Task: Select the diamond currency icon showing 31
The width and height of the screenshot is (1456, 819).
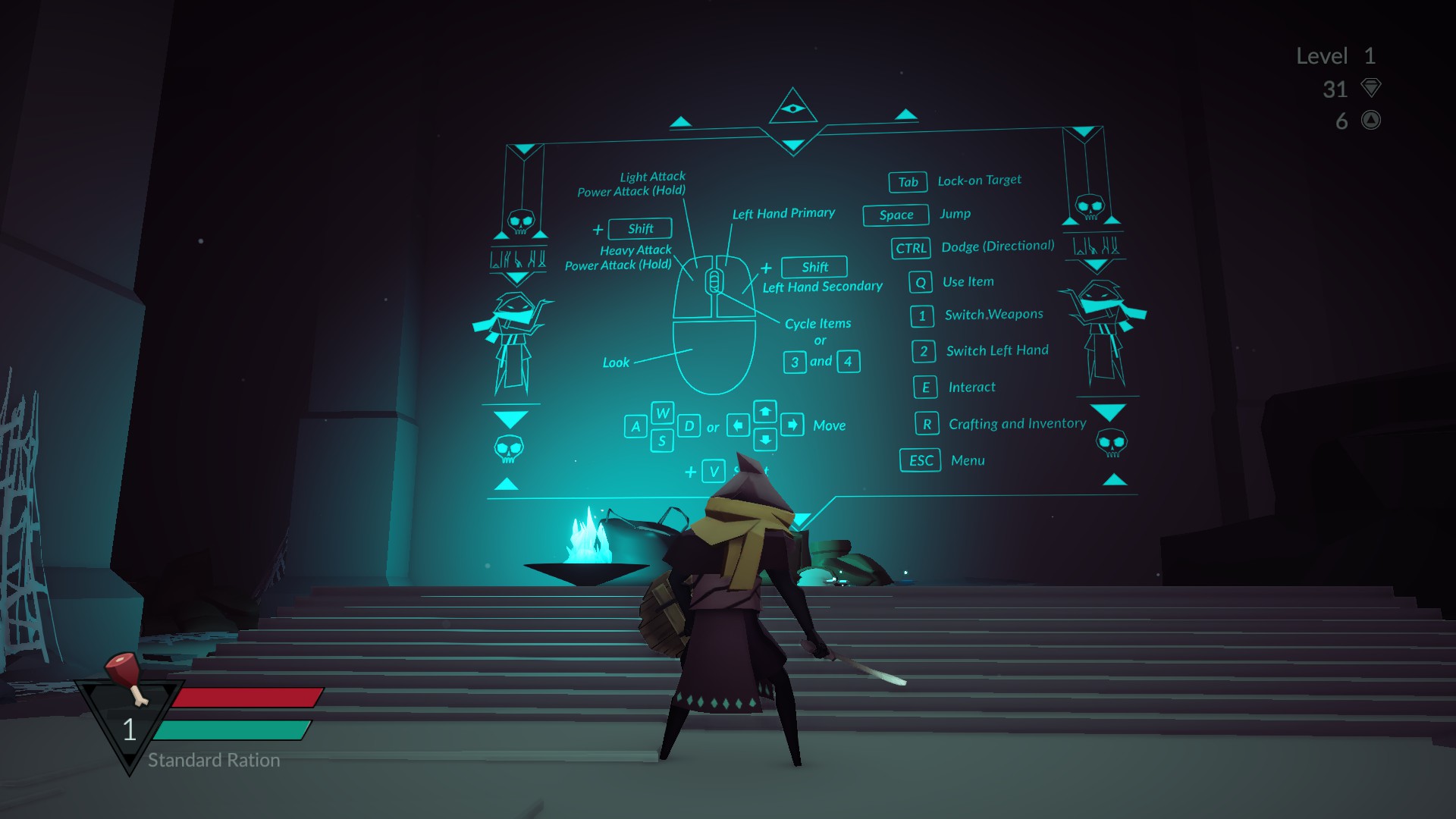Action: [1371, 89]
